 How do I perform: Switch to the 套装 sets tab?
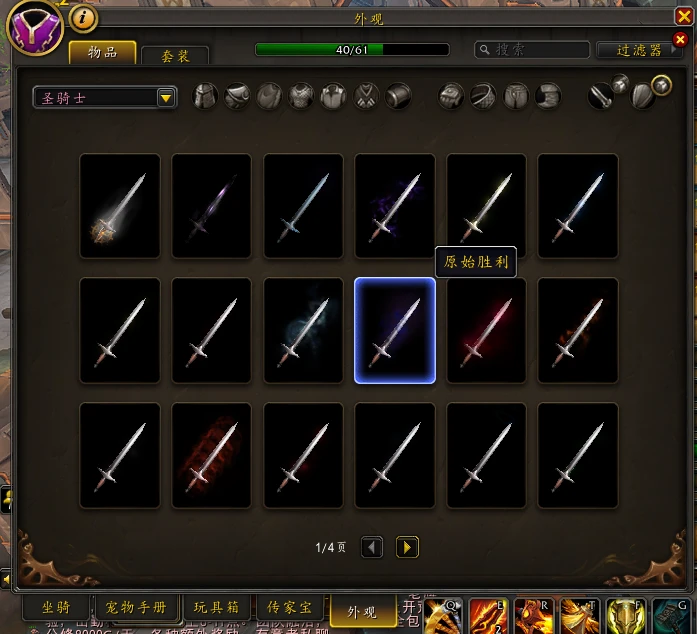point(175,56)
